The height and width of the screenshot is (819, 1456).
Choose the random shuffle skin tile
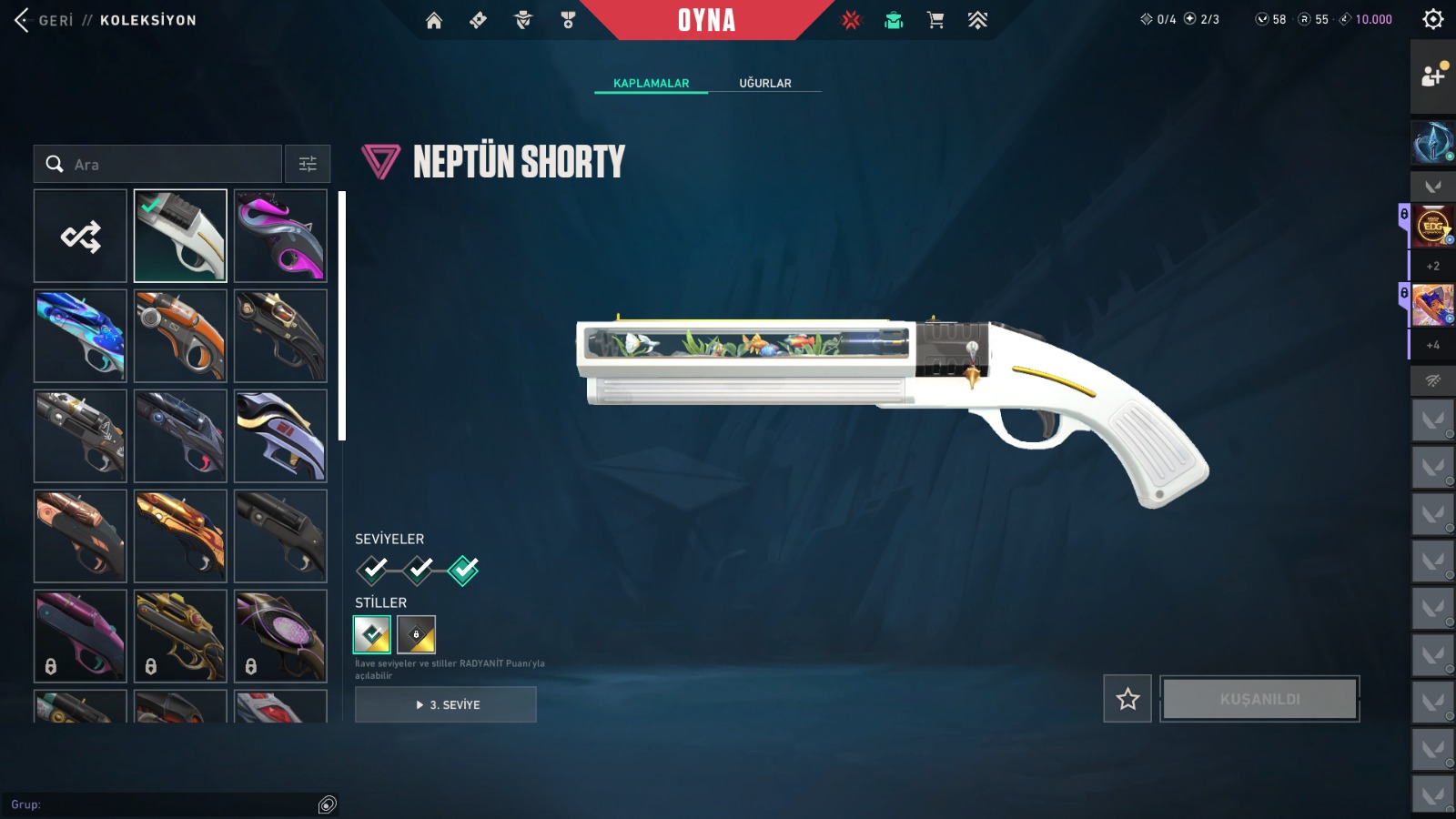click(80, 237)
